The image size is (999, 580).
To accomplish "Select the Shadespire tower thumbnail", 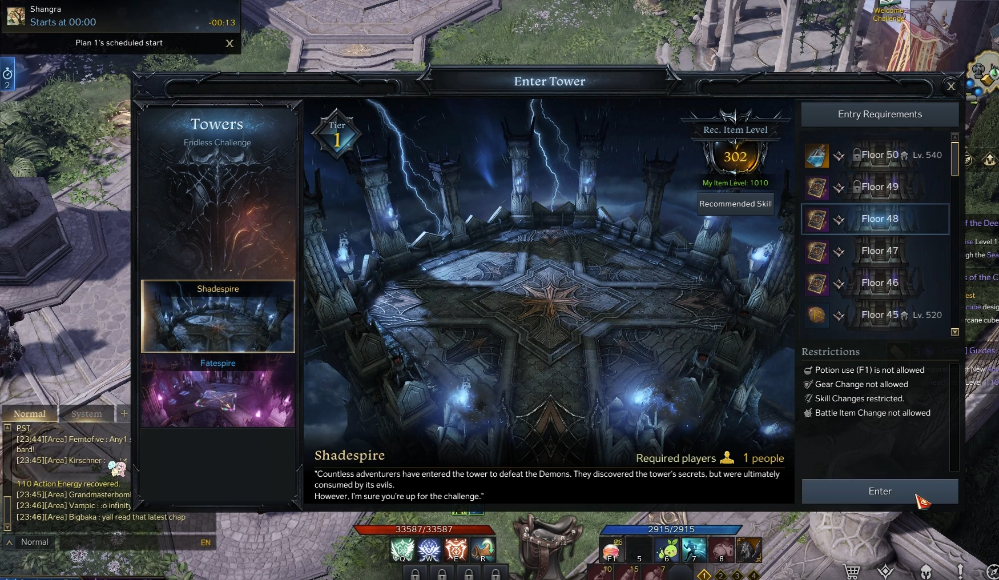I will 217,316.
